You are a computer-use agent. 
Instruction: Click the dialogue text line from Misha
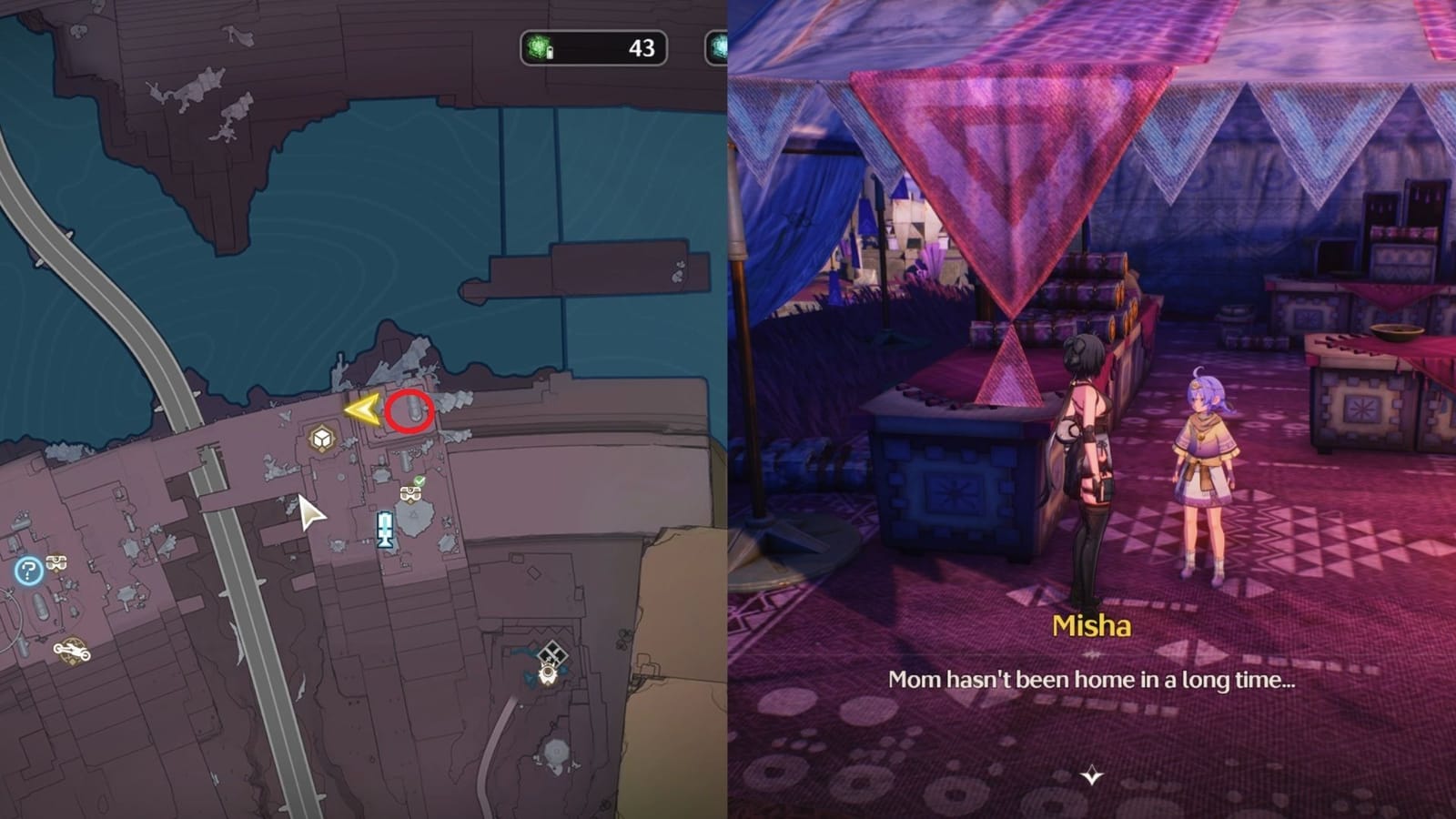pos(1092,677)
